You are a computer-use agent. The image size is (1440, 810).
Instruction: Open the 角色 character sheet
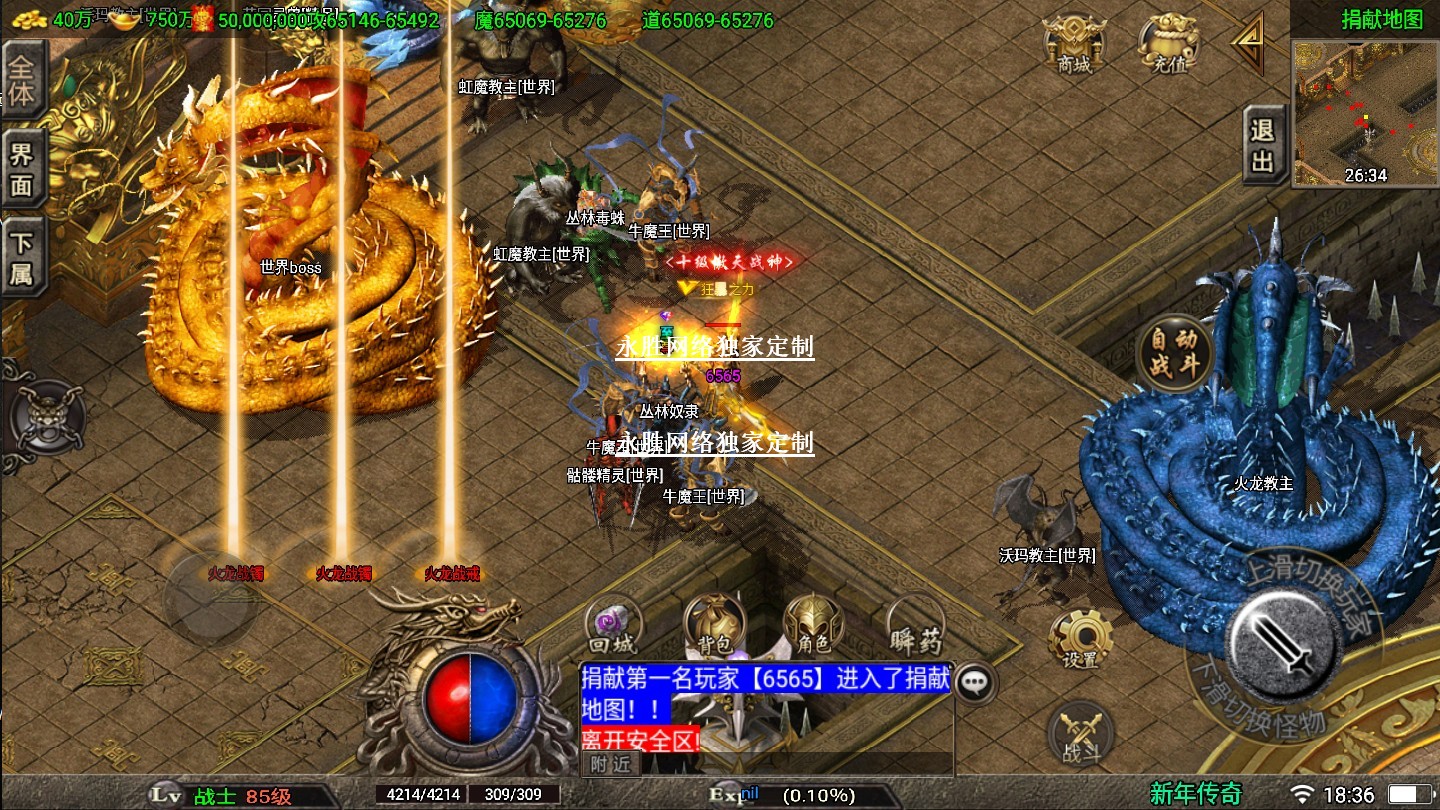tap(811, 625)
